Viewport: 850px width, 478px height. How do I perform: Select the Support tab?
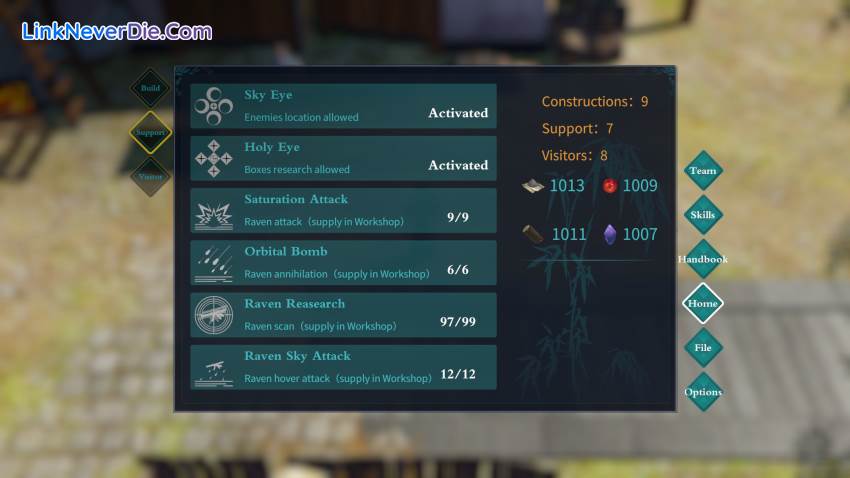coord(150,132)
